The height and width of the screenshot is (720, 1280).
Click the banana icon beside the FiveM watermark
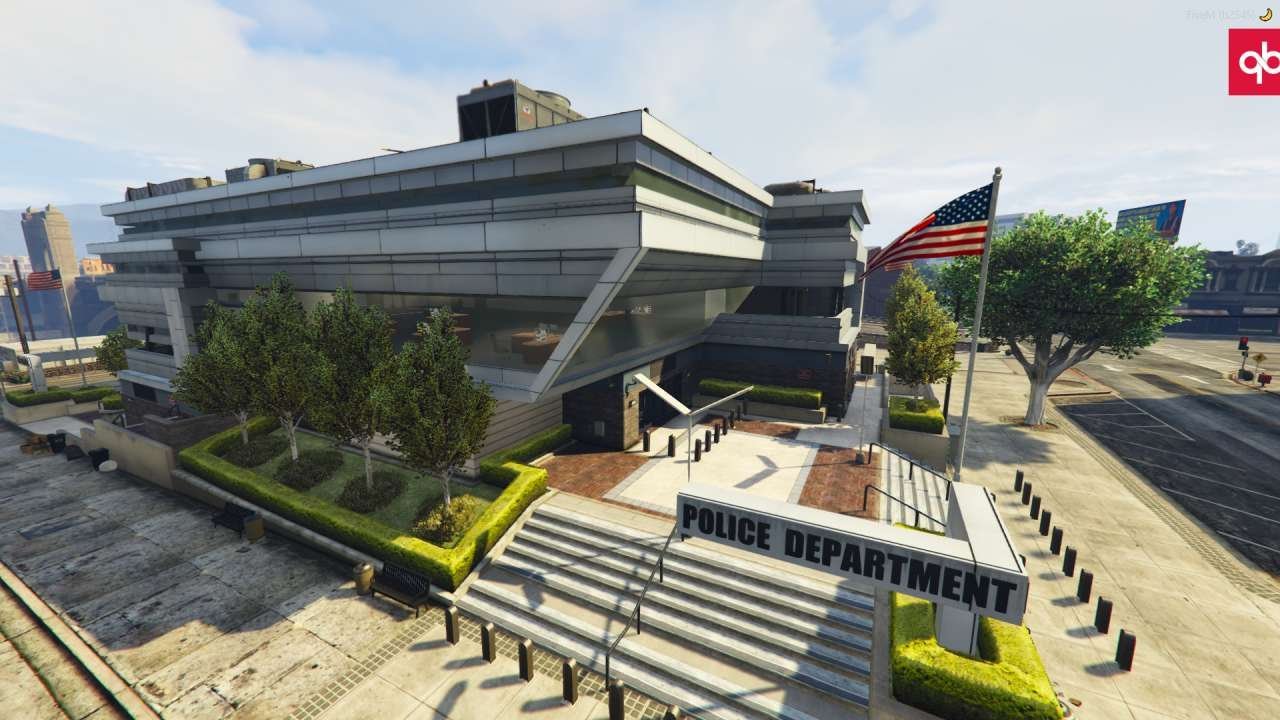pos(1265,15)
